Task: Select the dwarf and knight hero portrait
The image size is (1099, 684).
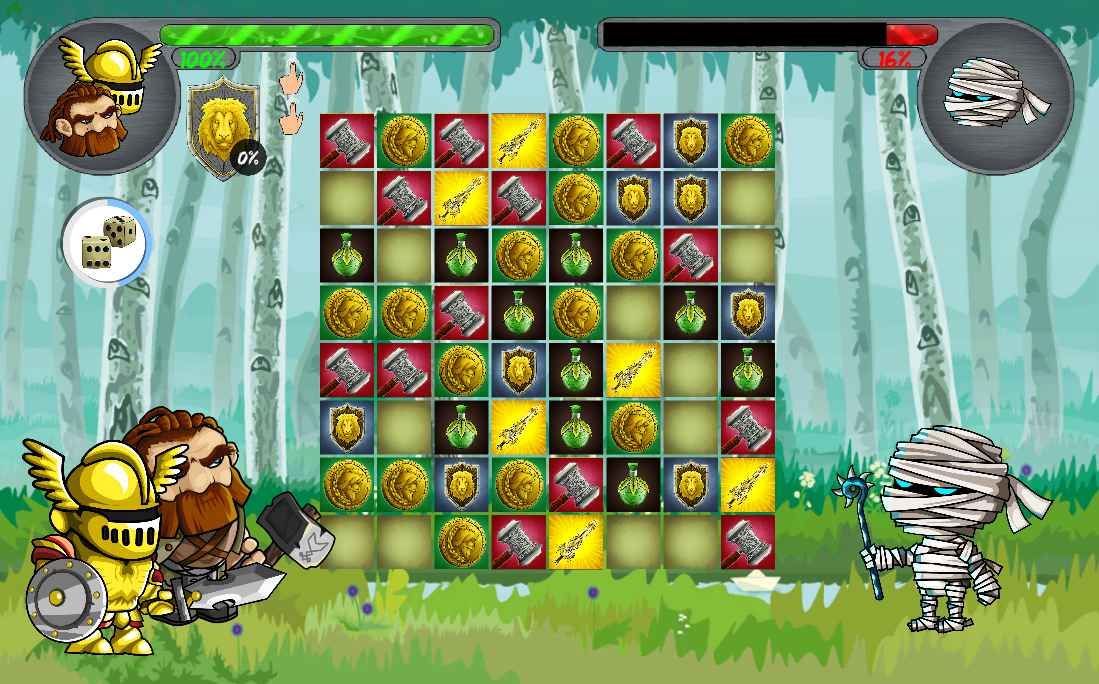Action: 101,98
